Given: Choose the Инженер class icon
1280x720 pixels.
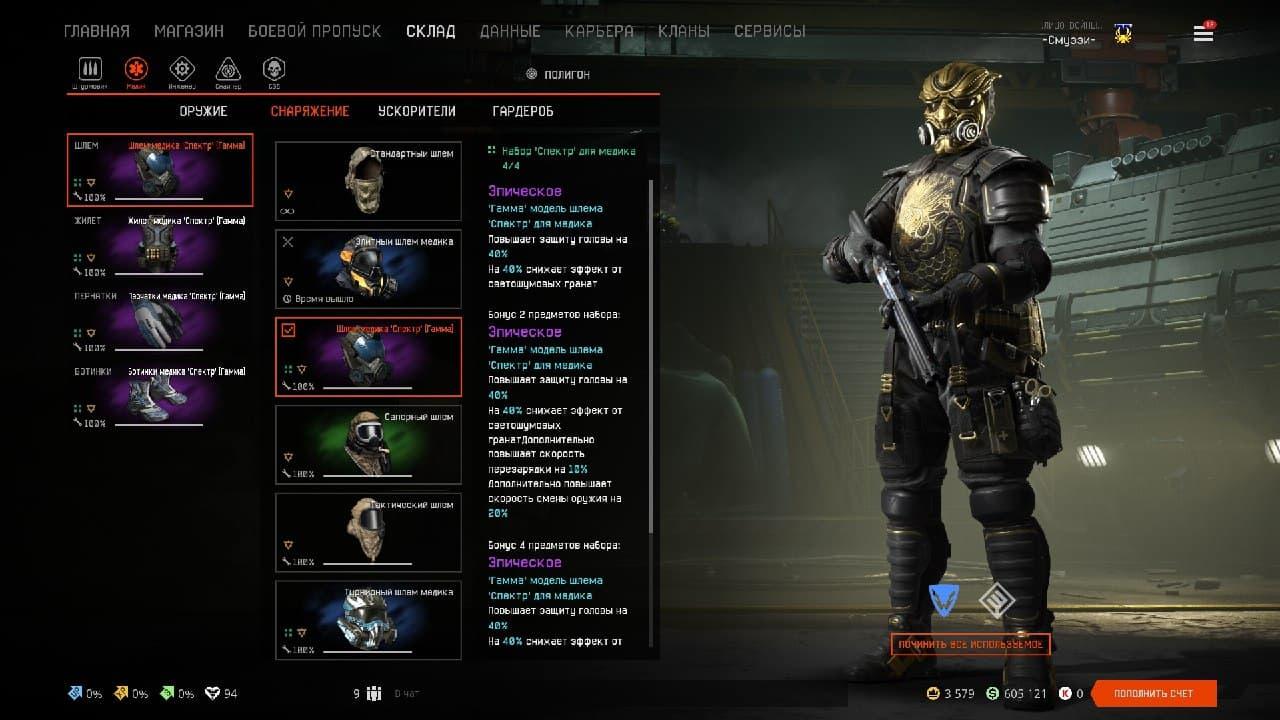Looking at the screenshot, I should 182,70.
